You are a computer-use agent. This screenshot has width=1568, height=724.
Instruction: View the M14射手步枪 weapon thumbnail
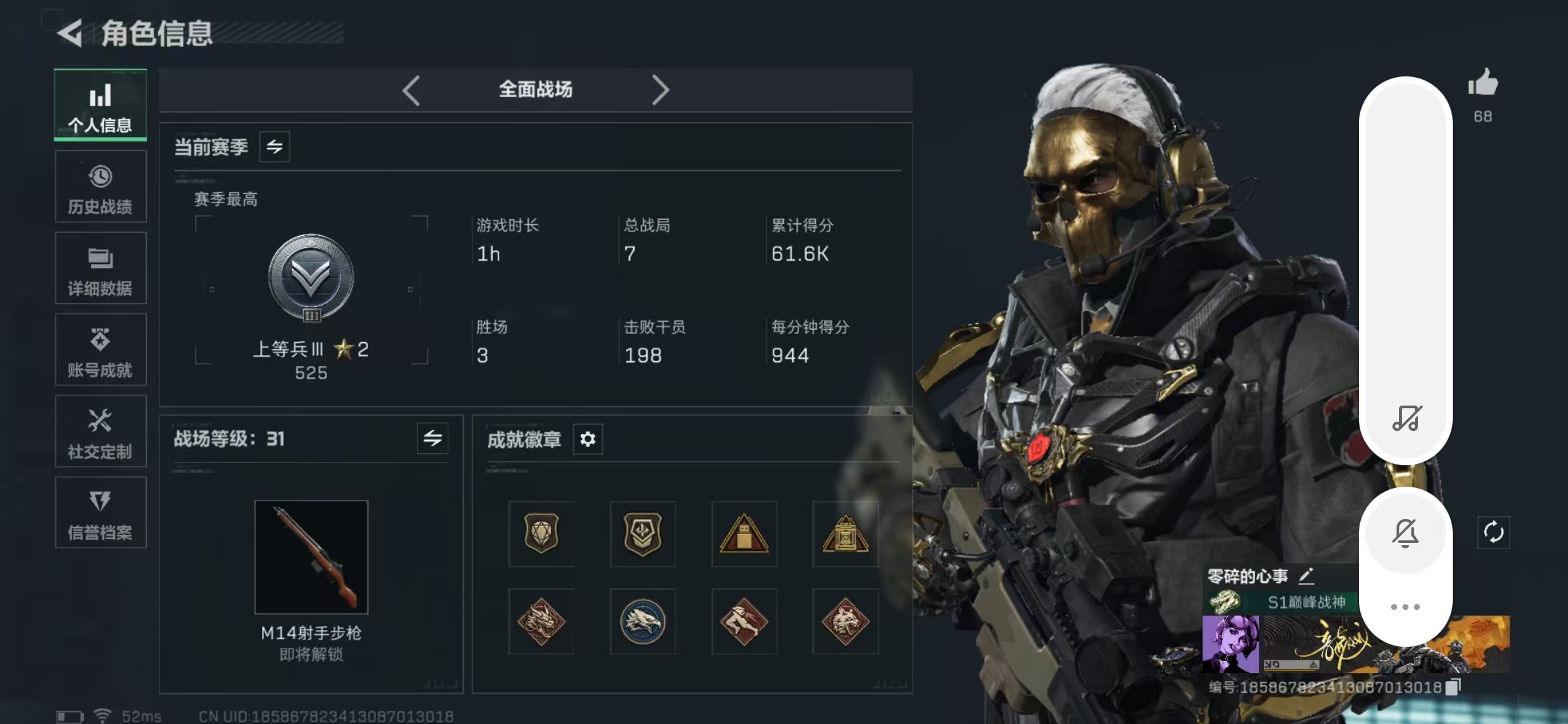311,557
